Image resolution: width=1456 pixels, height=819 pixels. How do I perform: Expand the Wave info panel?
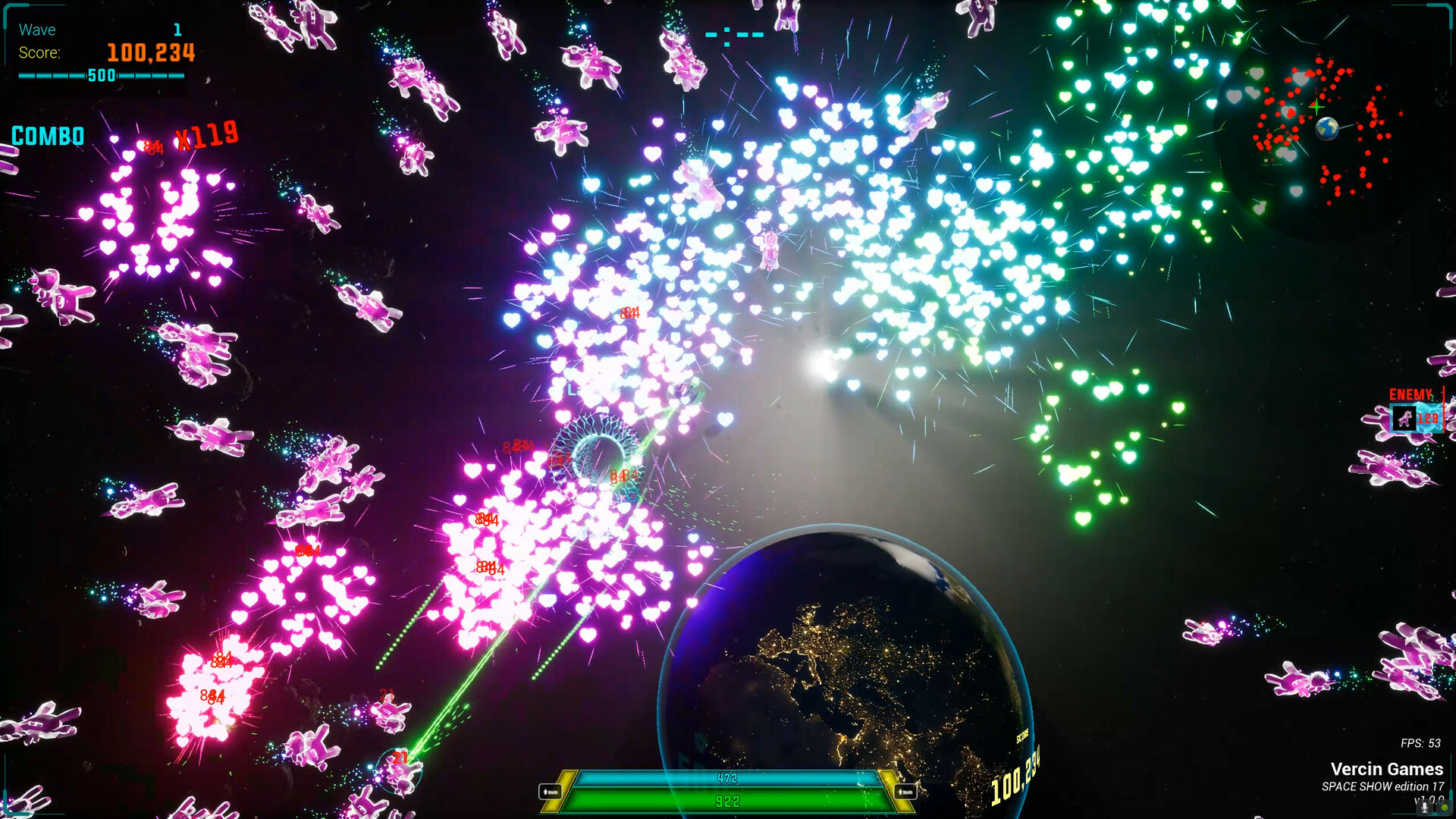click(36, 30)
